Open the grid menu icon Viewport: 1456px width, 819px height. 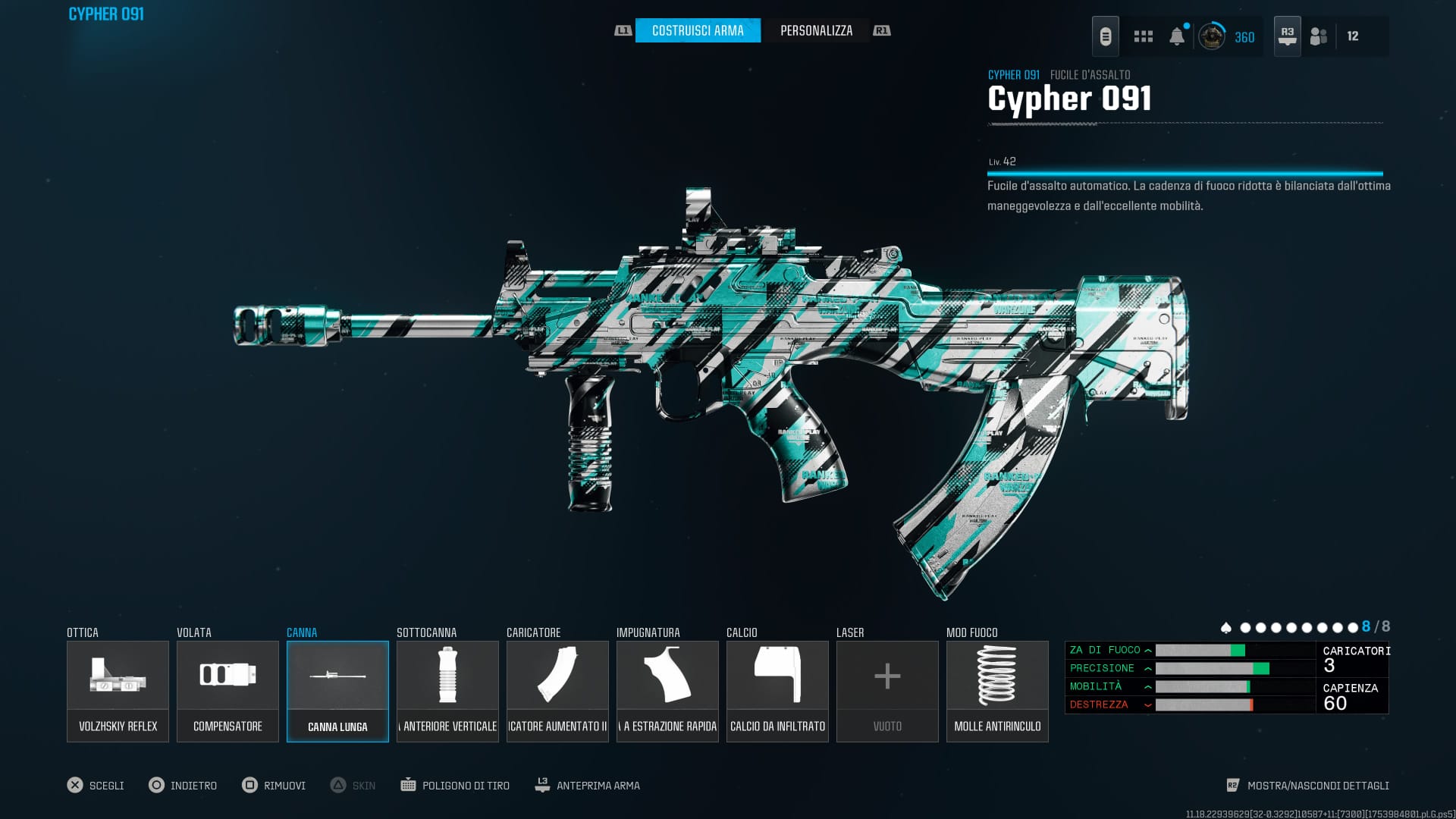tap(1143, 36)
